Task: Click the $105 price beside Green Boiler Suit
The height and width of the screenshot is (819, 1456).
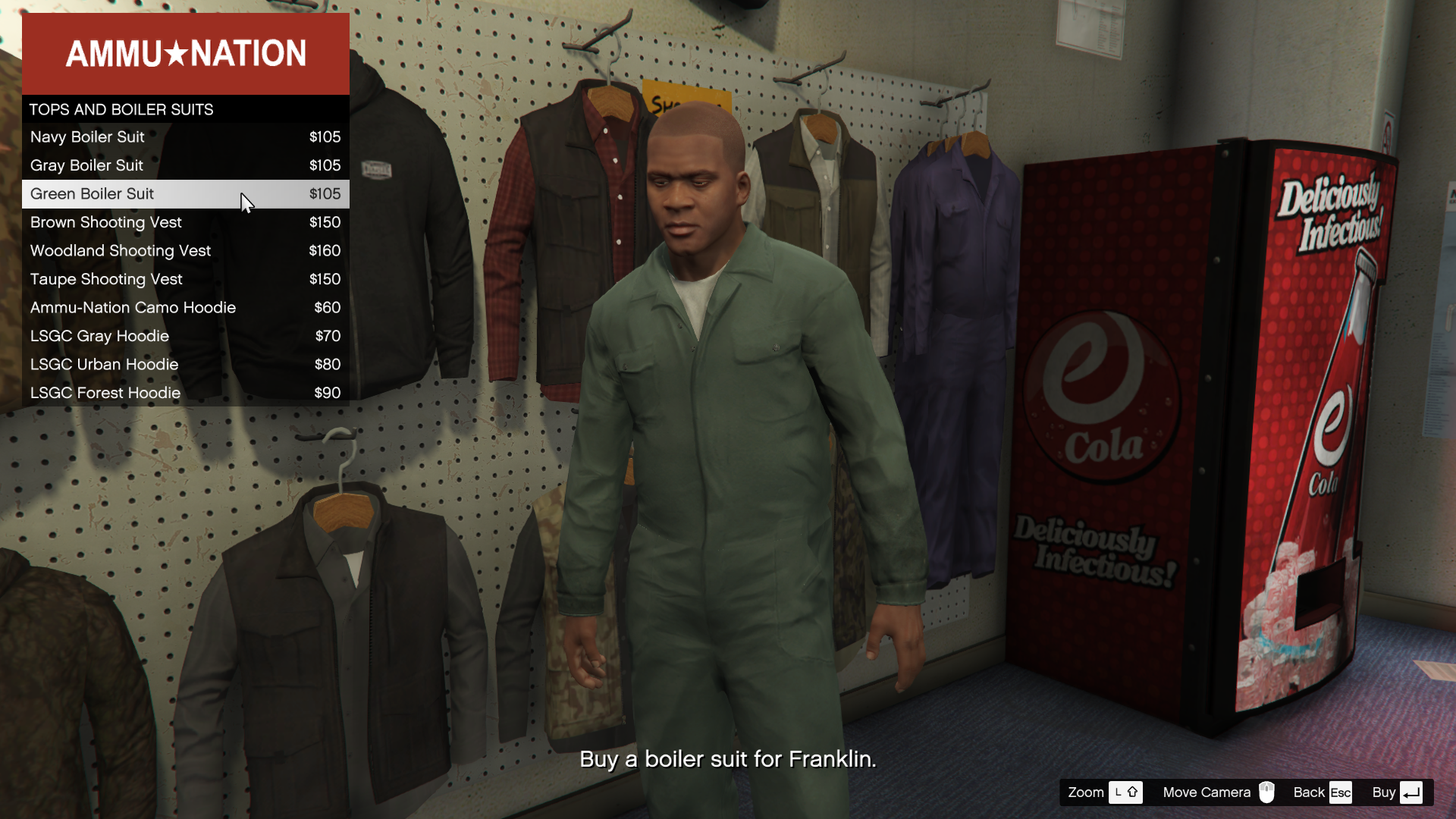Action: click(x=325, y=194)
